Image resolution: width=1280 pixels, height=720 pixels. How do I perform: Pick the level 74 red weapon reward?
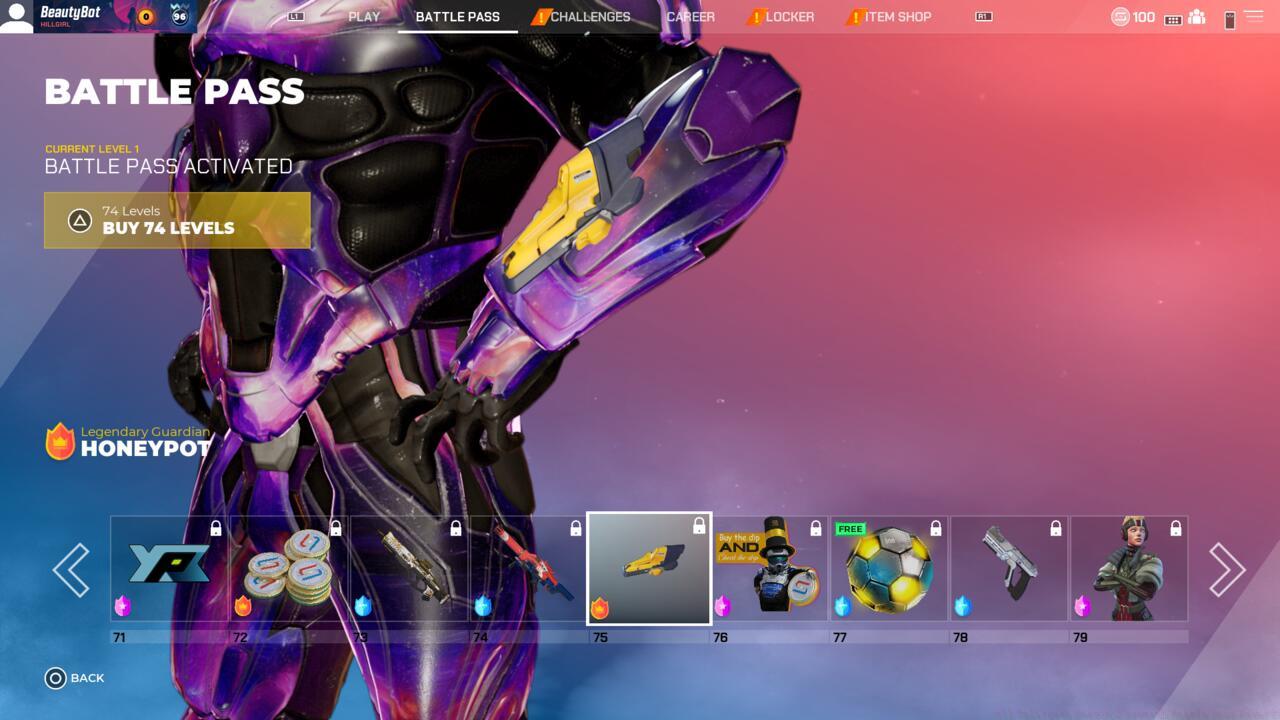[529, 569]
